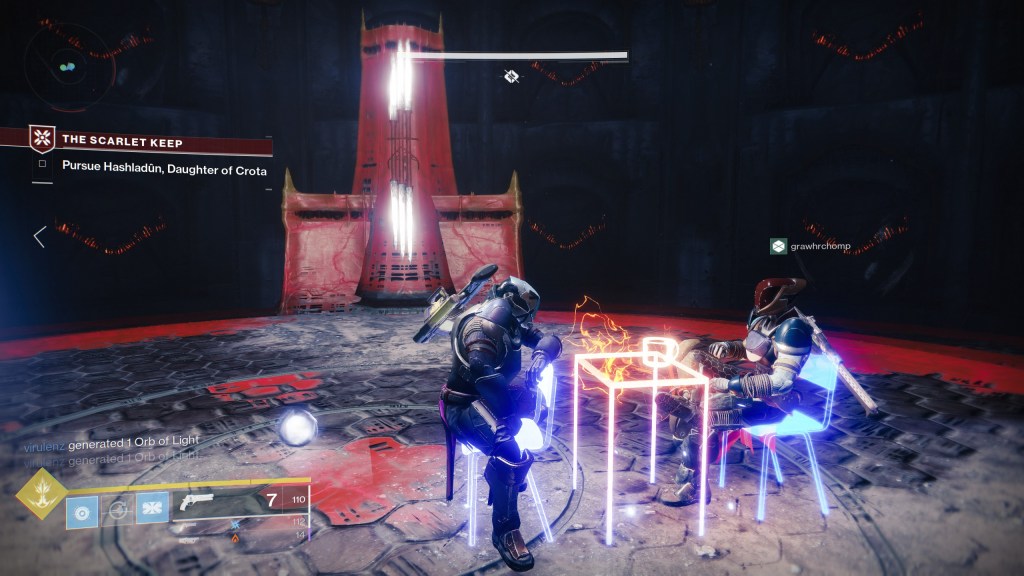
Task: Select the Scarlet Keep strike emblem icon
Action: (x=42, y=140)
